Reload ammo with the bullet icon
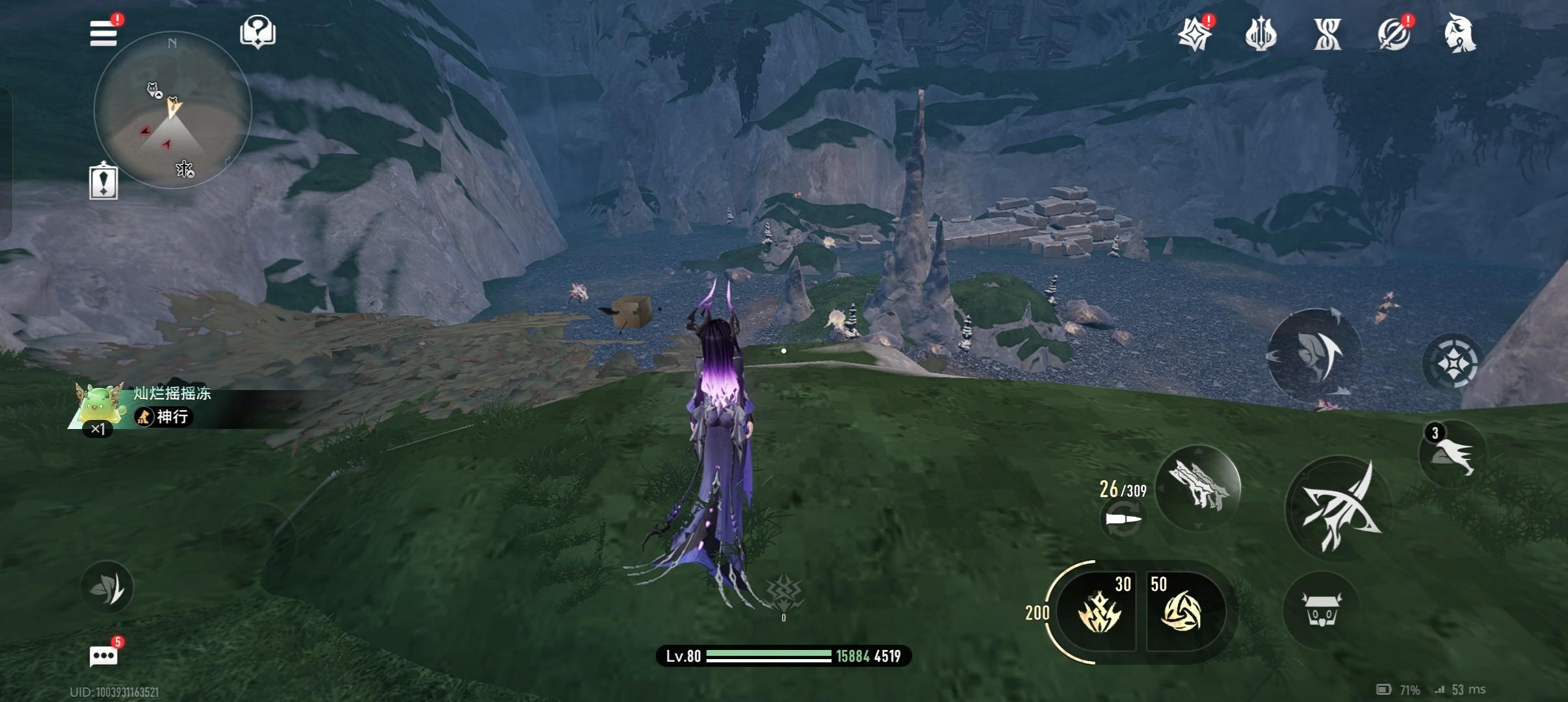 tap(1123, 520)
